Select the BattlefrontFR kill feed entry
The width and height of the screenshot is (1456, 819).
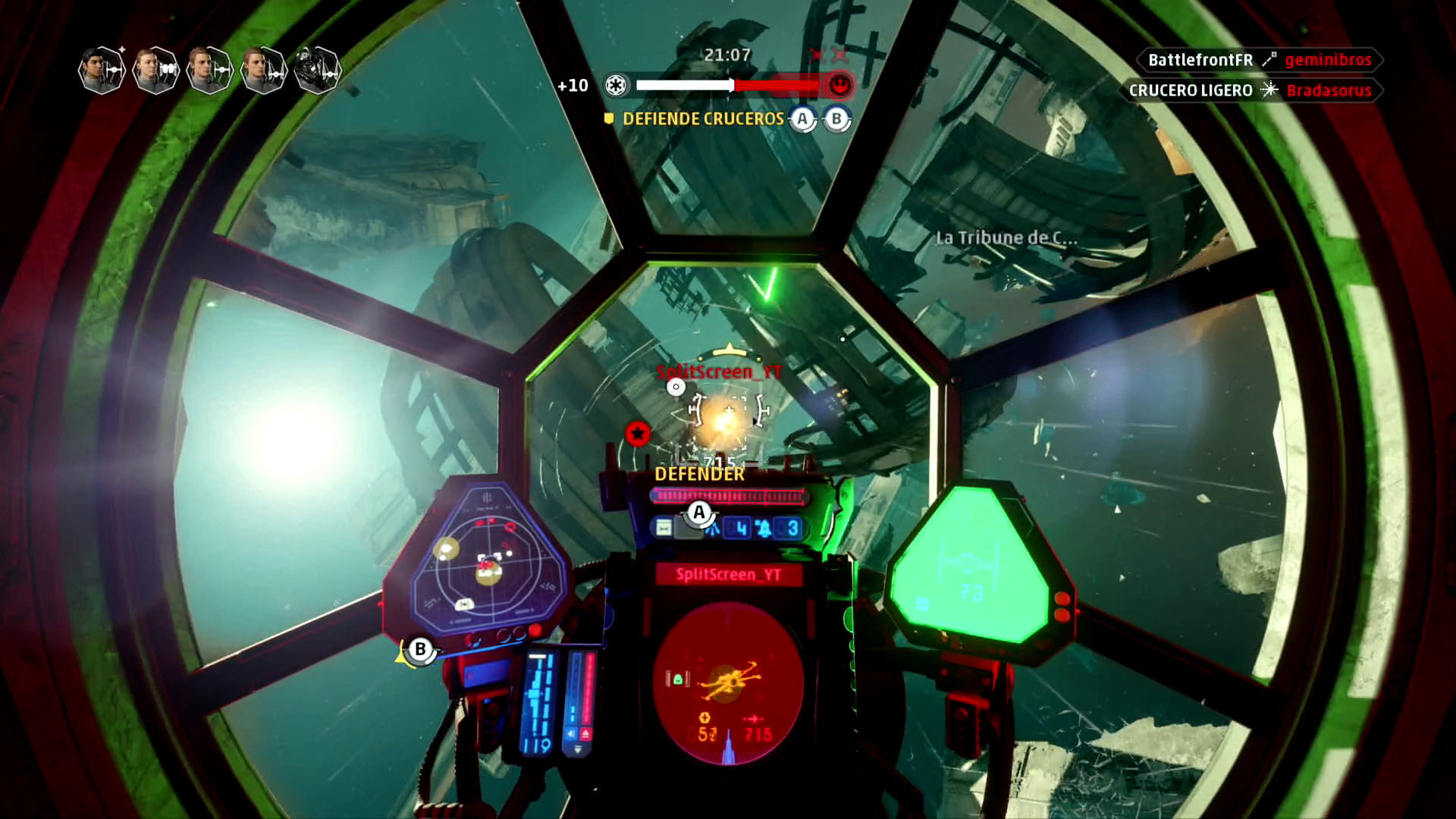coord(1259,60)
